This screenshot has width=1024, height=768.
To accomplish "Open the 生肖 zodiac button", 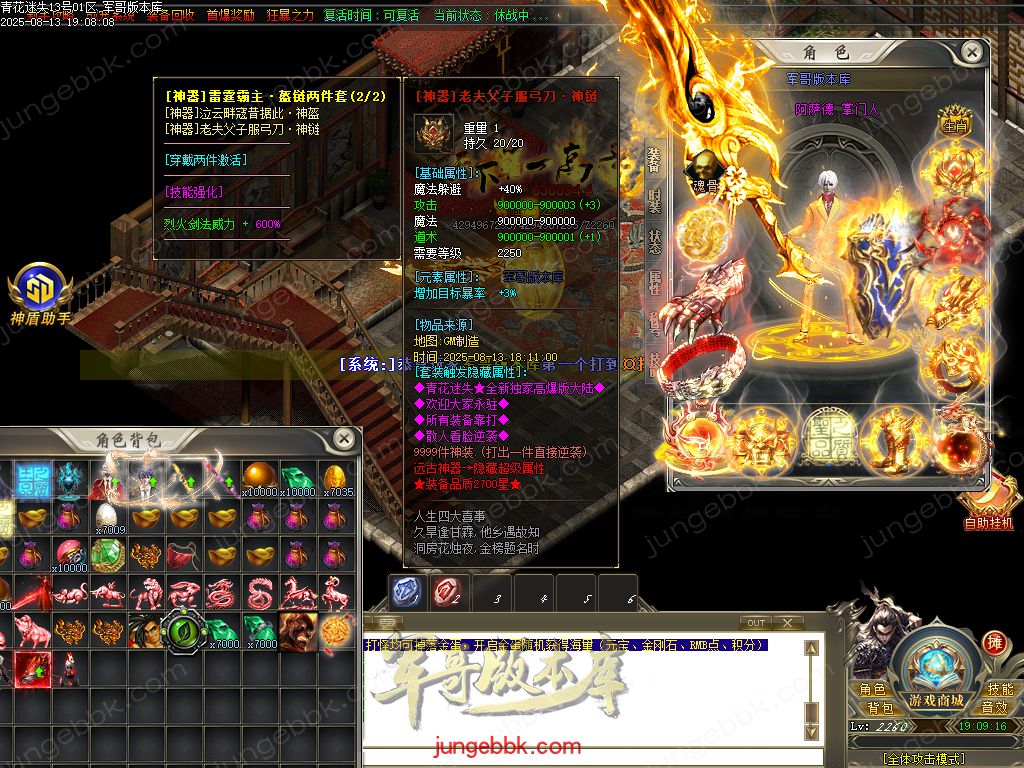I will pos(954,125).
